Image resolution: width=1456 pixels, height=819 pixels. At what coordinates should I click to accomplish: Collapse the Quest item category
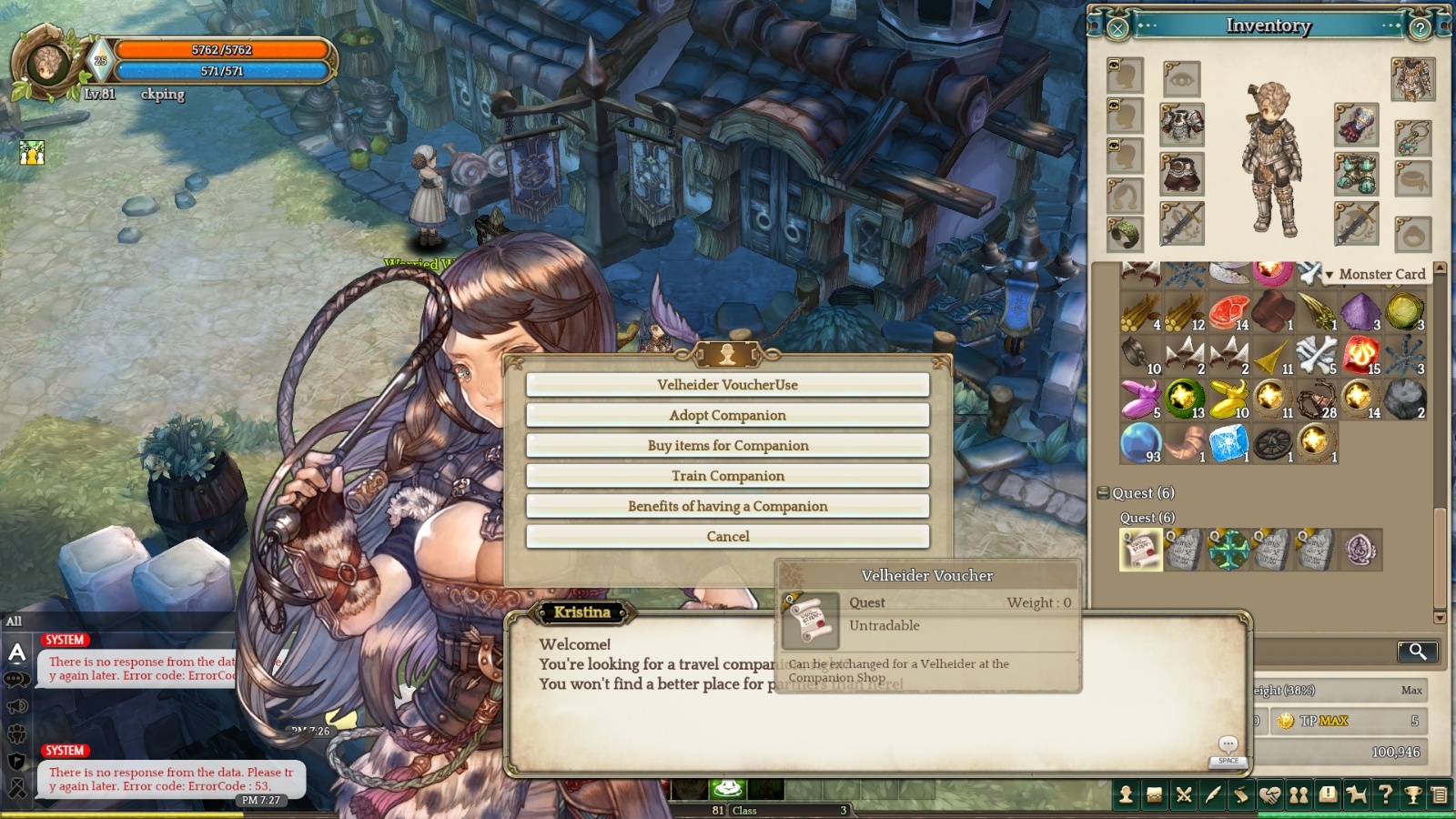1103,493
